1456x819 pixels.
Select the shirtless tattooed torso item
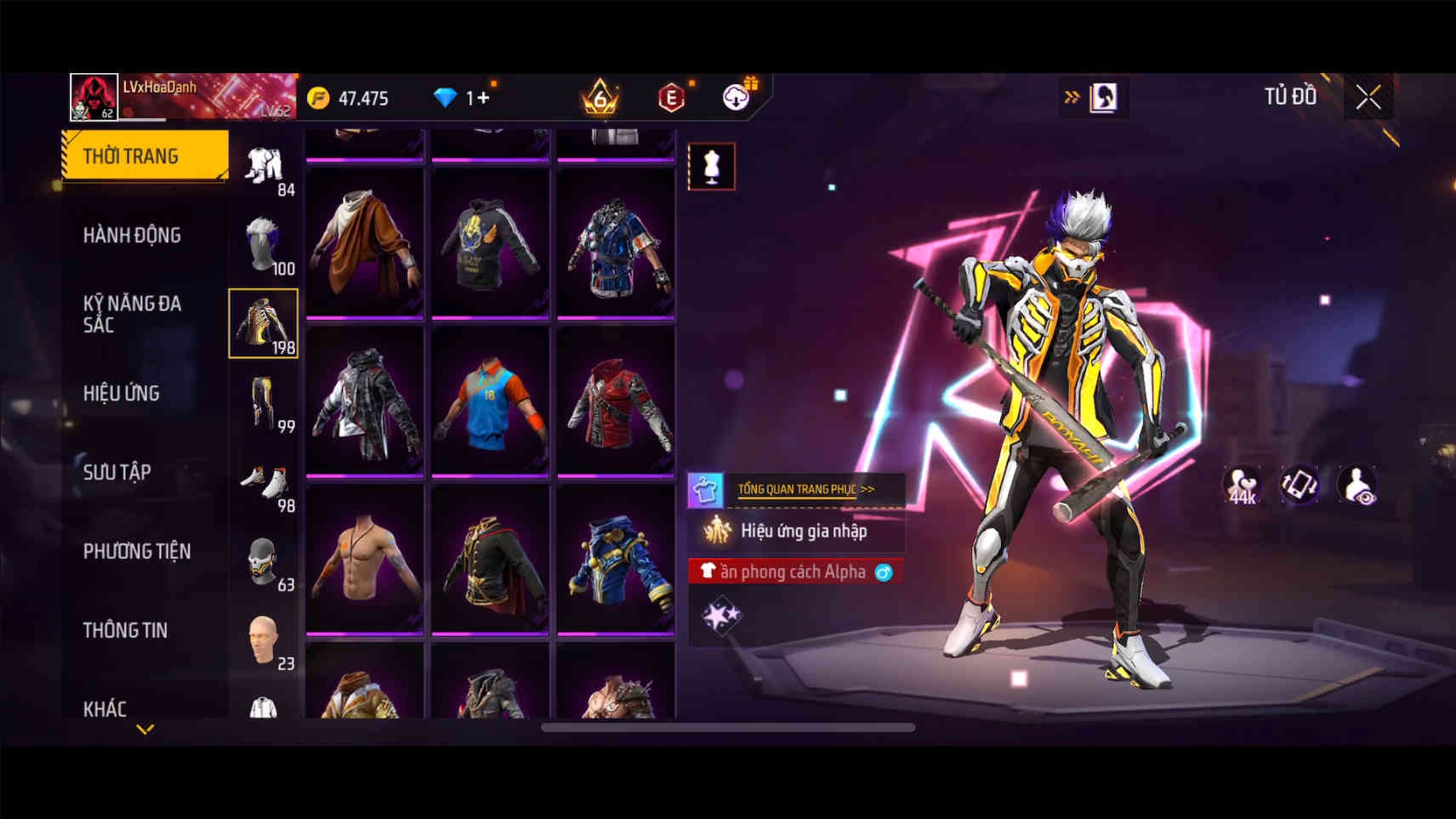365,559
